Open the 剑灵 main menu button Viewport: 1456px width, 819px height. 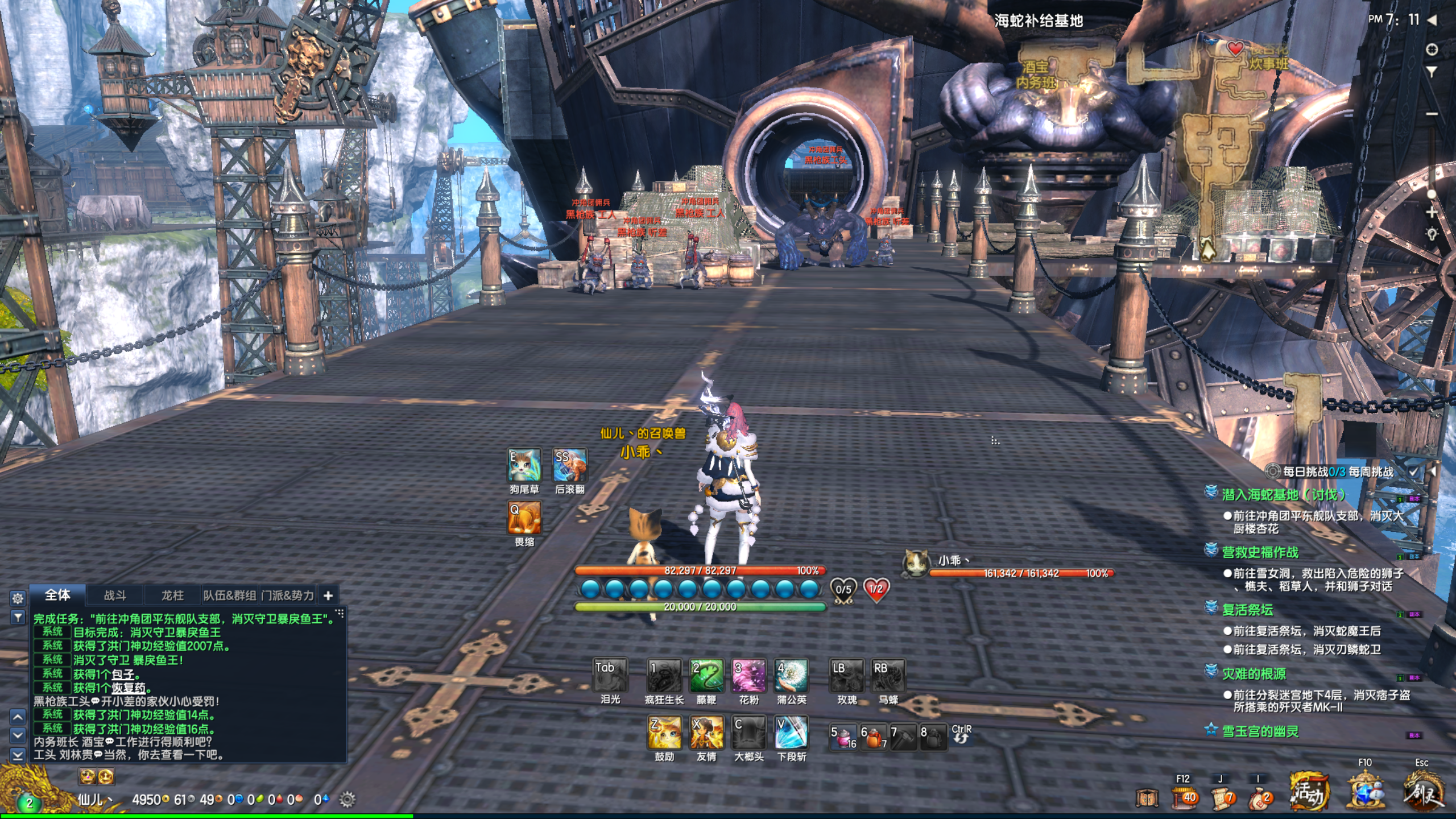click(x=1423, y=792)
